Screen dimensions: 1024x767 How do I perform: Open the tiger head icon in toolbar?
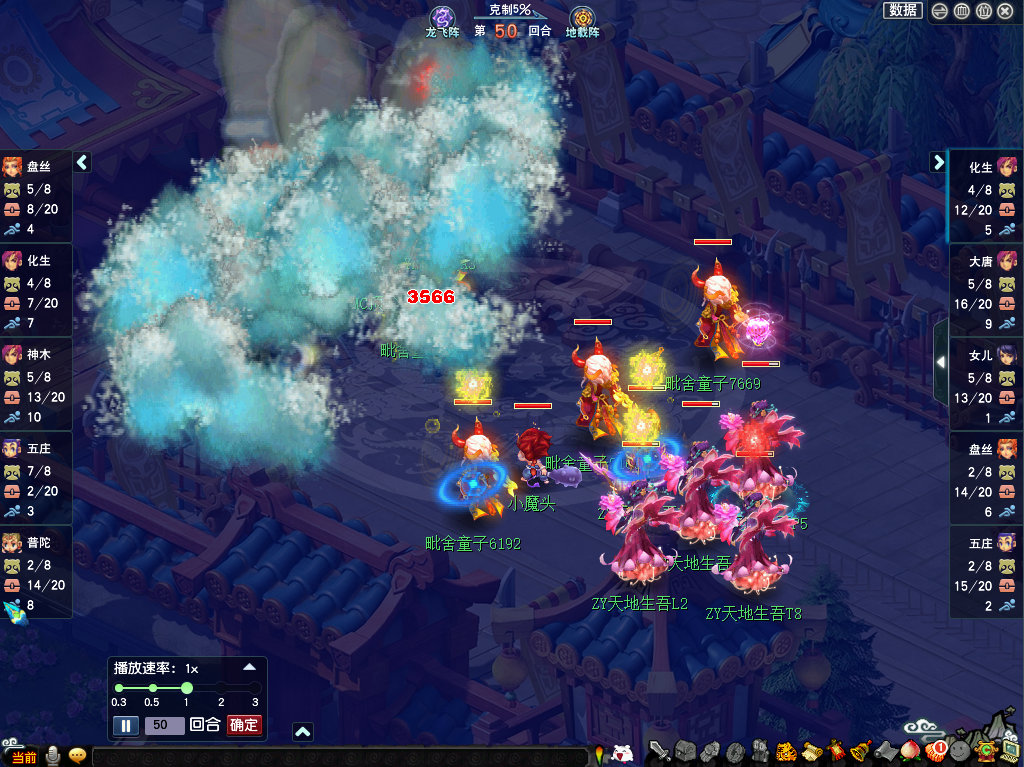(x=786, y=750)
